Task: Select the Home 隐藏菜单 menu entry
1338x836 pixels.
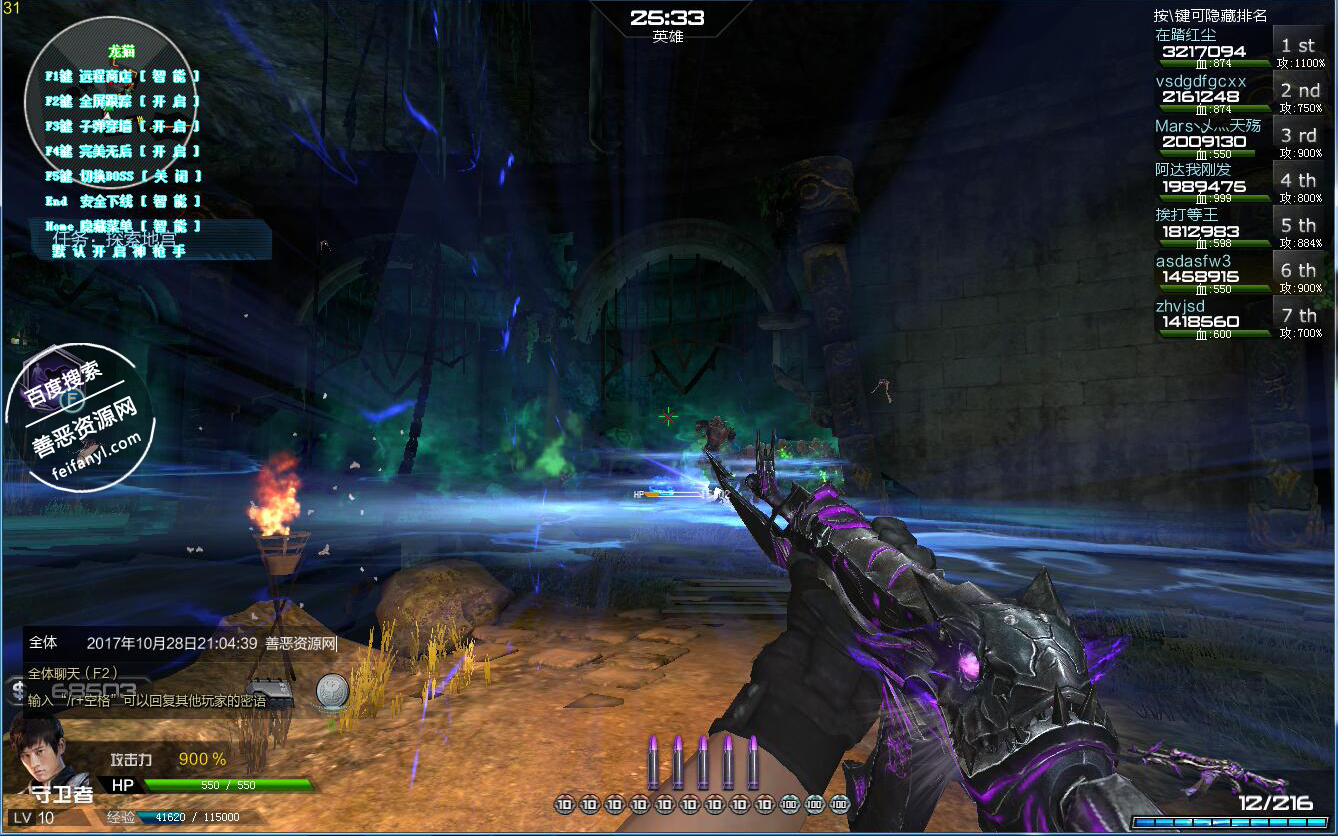Action: 123,226
